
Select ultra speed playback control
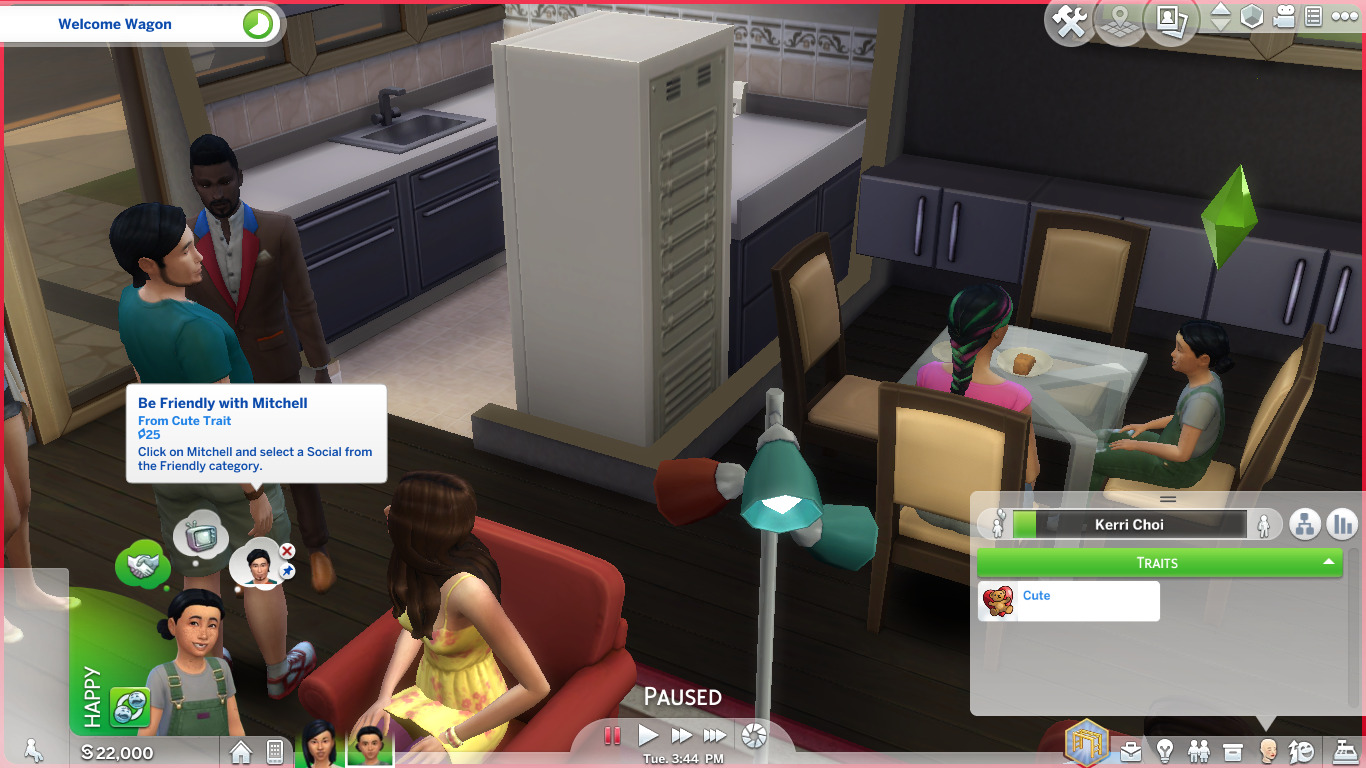pos(715,735)
